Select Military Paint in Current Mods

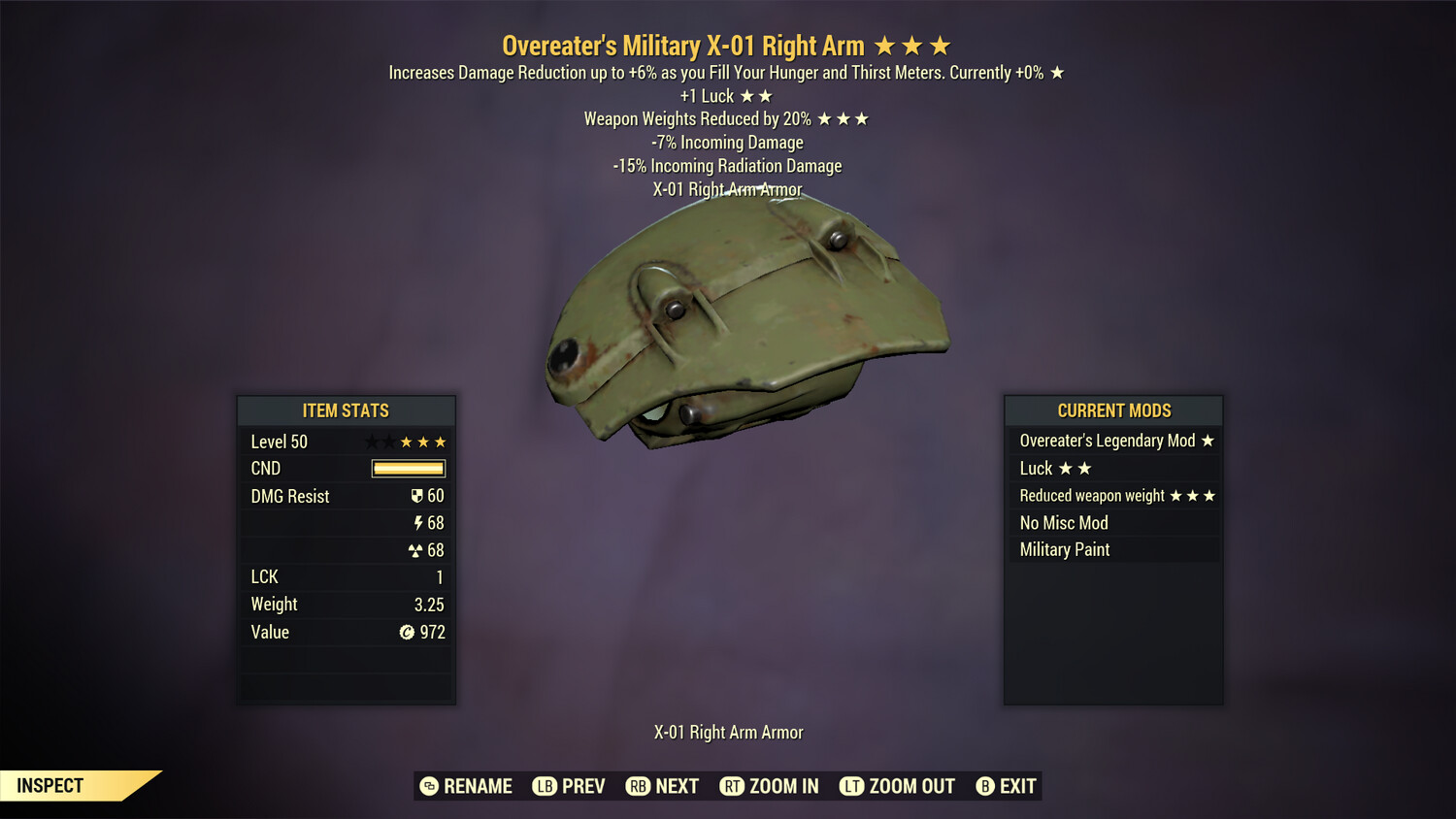(1064, 549)
